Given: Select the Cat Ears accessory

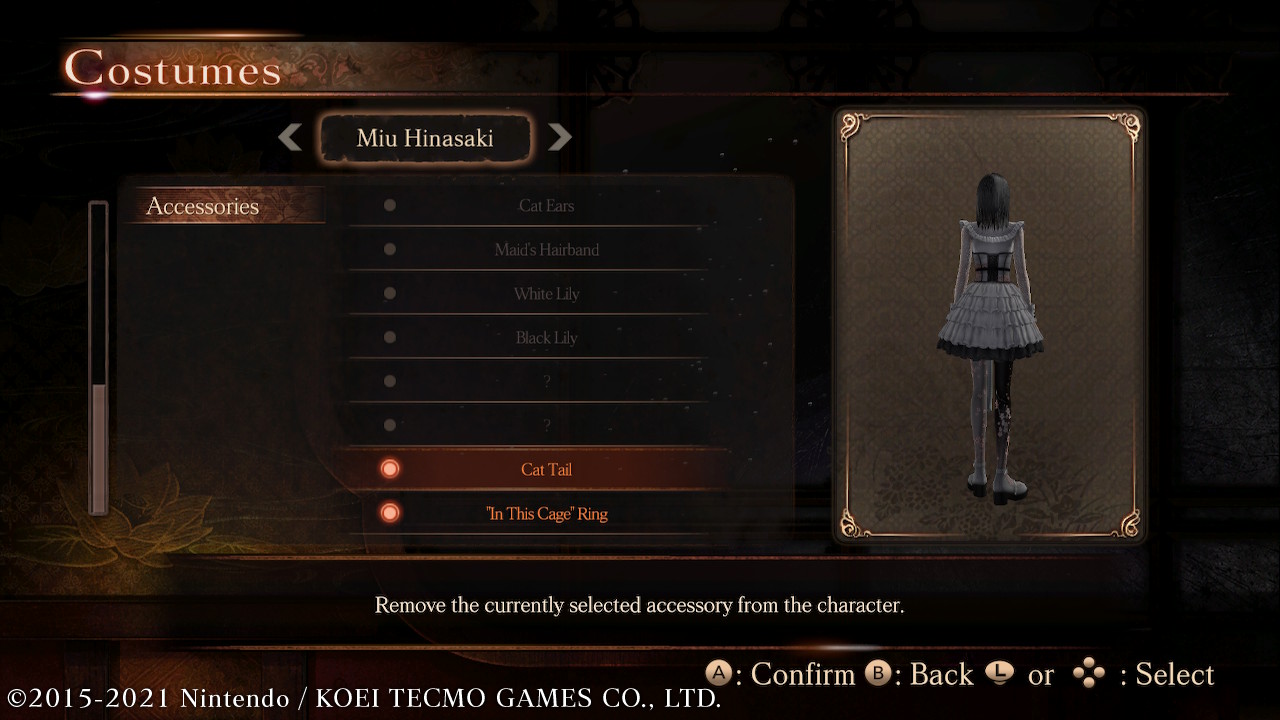Looking at the screenshot, I should 546,206.
